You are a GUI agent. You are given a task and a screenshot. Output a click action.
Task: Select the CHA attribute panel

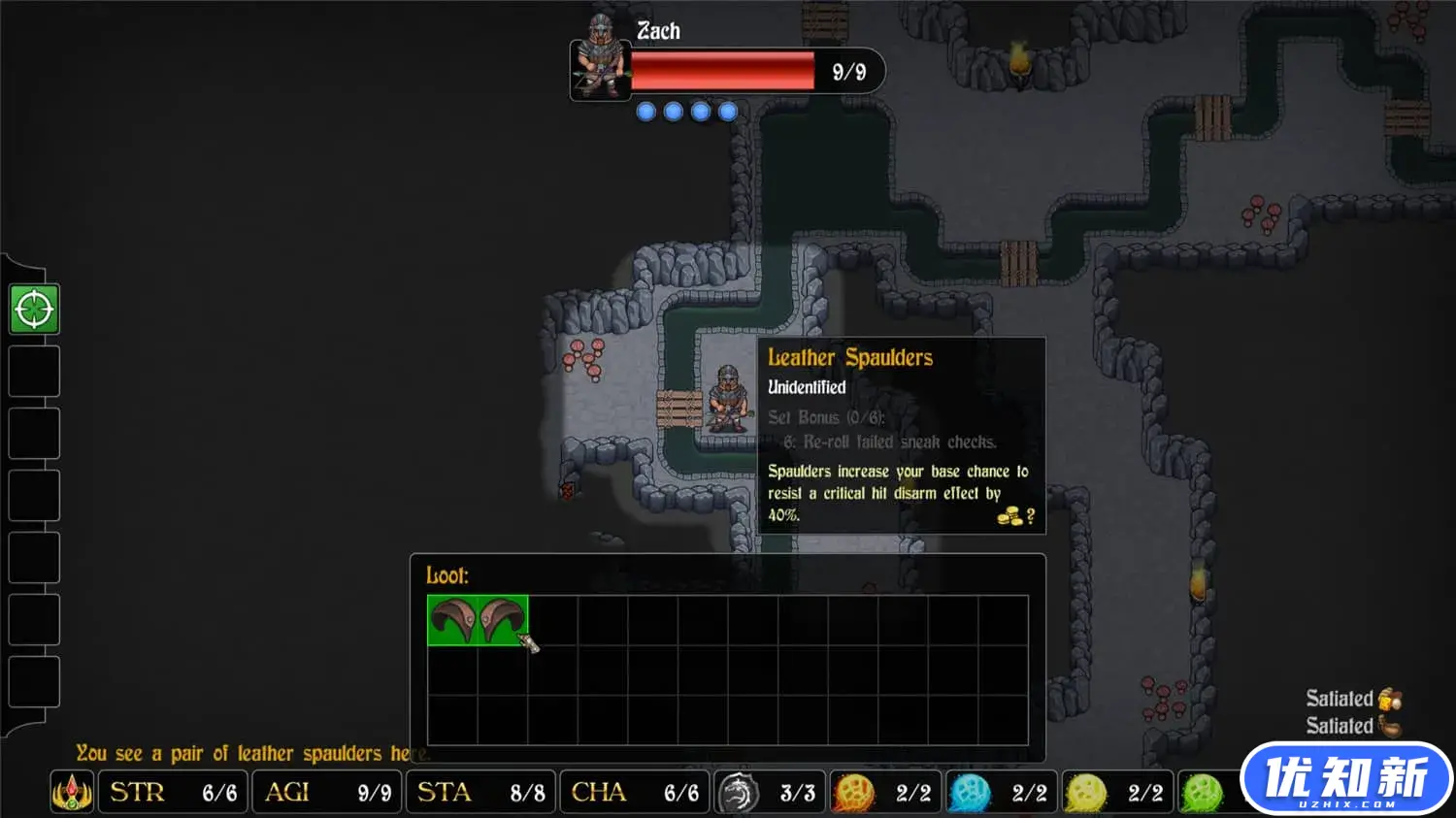coord(634,792)
